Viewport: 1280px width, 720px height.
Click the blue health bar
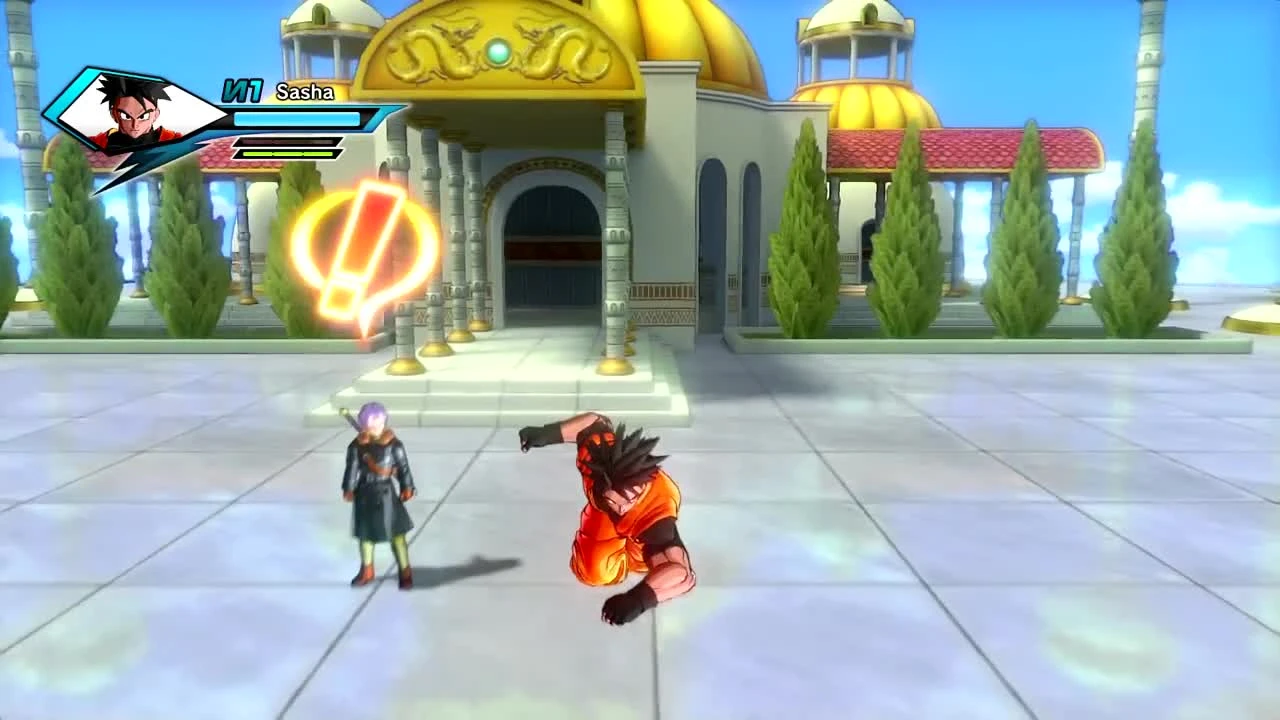pos(298,118)
